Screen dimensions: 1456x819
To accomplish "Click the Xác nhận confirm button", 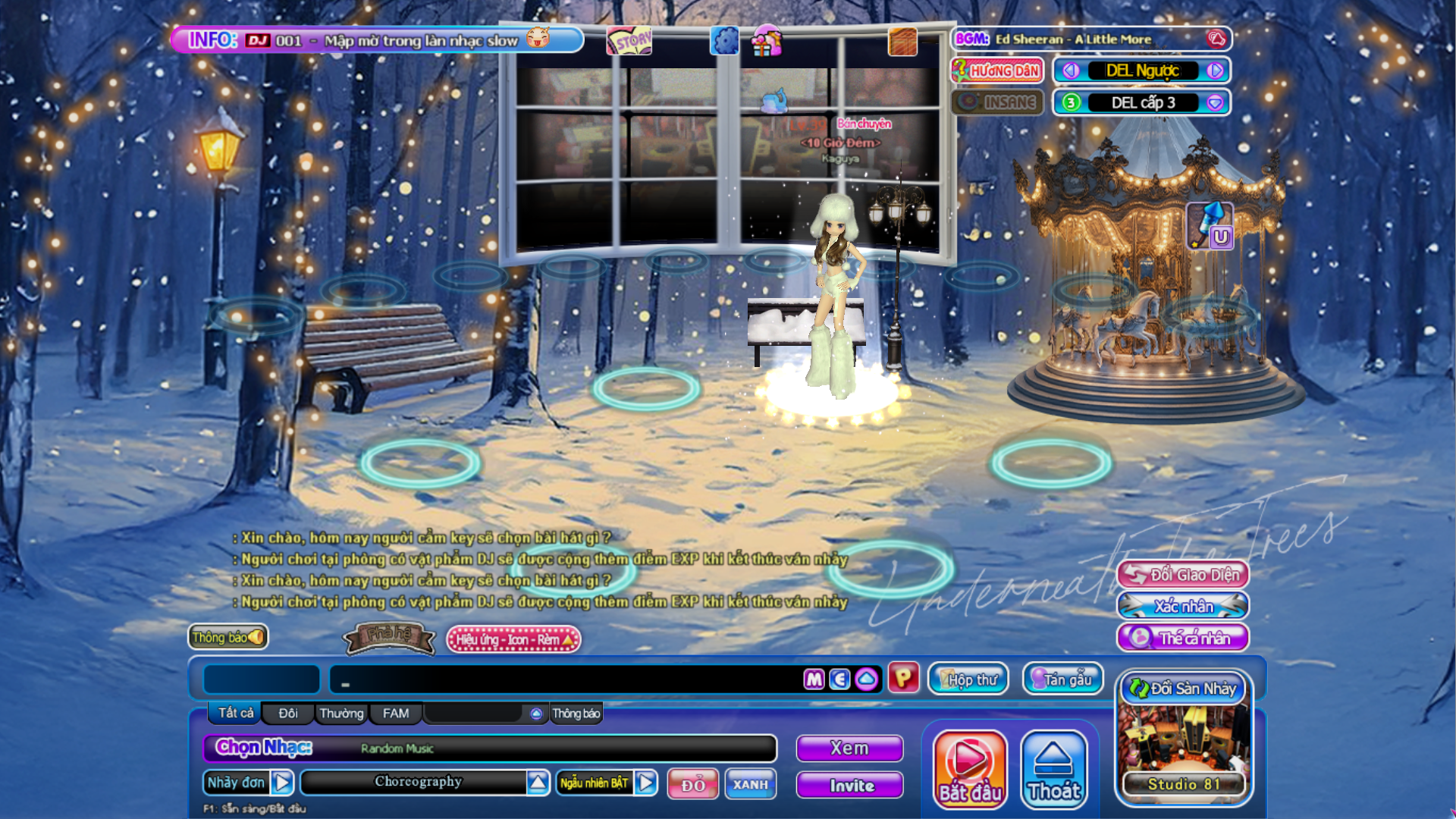I will point(1183,606).
